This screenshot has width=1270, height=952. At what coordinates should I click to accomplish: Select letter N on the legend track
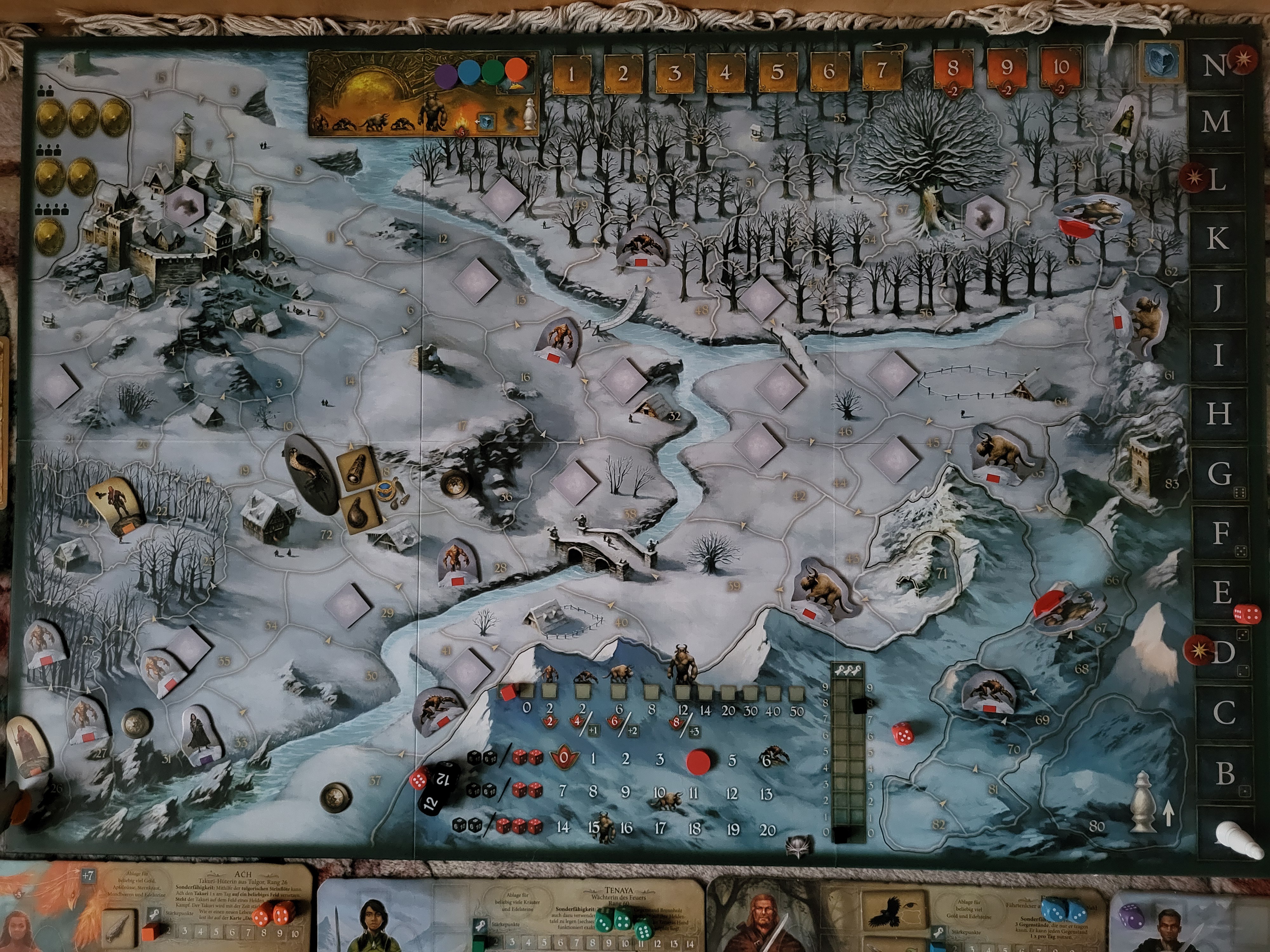point(1214,65)
